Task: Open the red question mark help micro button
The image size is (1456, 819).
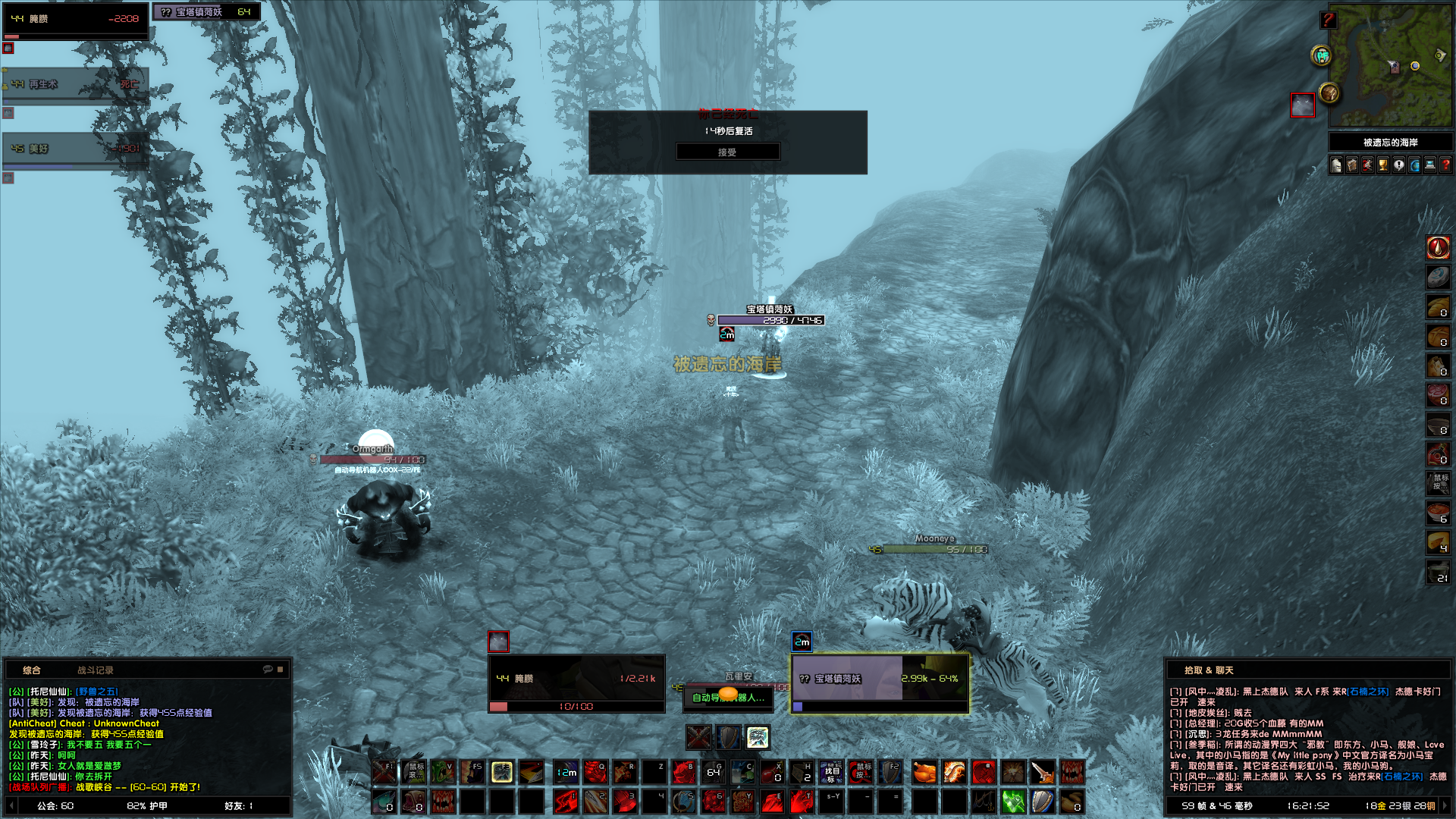Action: click(1445, 165)
